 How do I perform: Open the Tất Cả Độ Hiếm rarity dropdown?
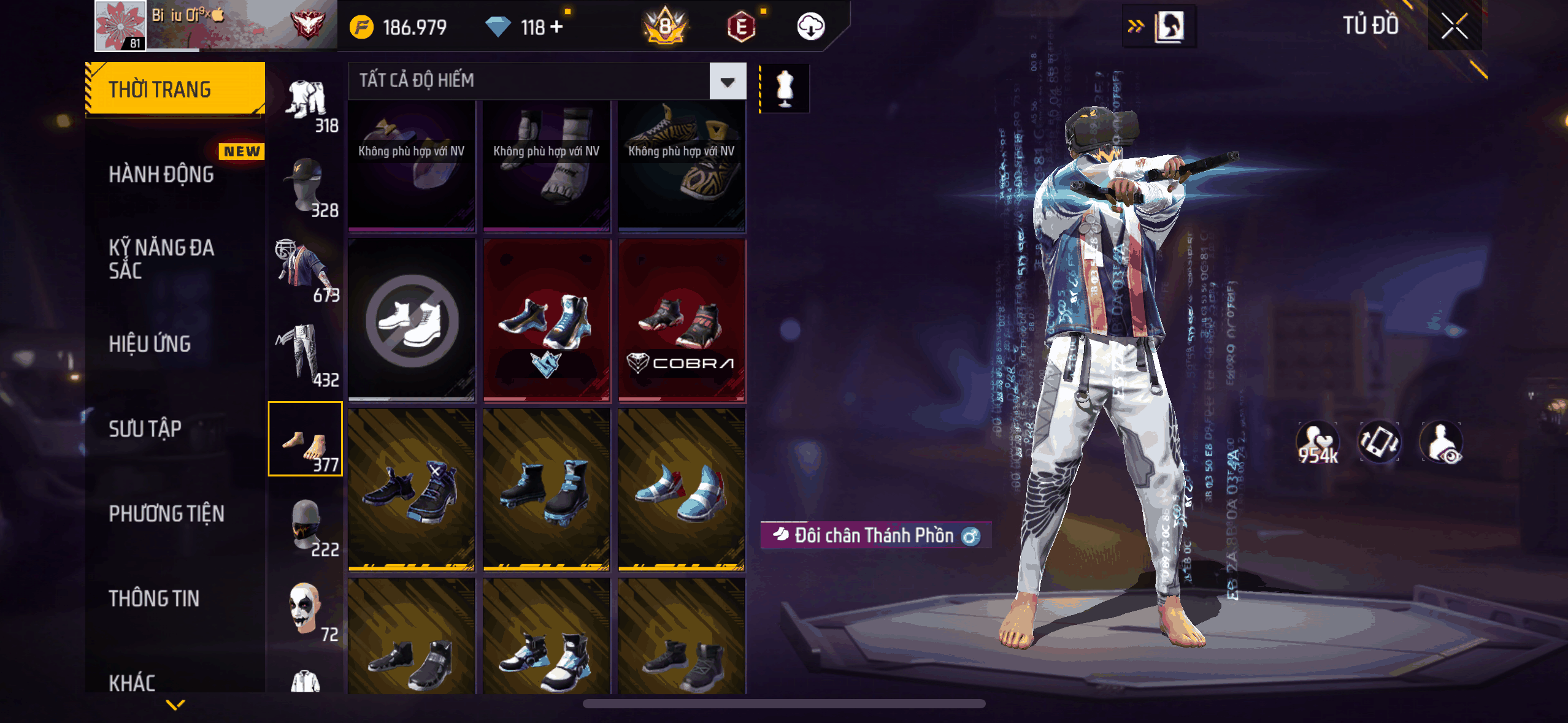coord(728,82)
